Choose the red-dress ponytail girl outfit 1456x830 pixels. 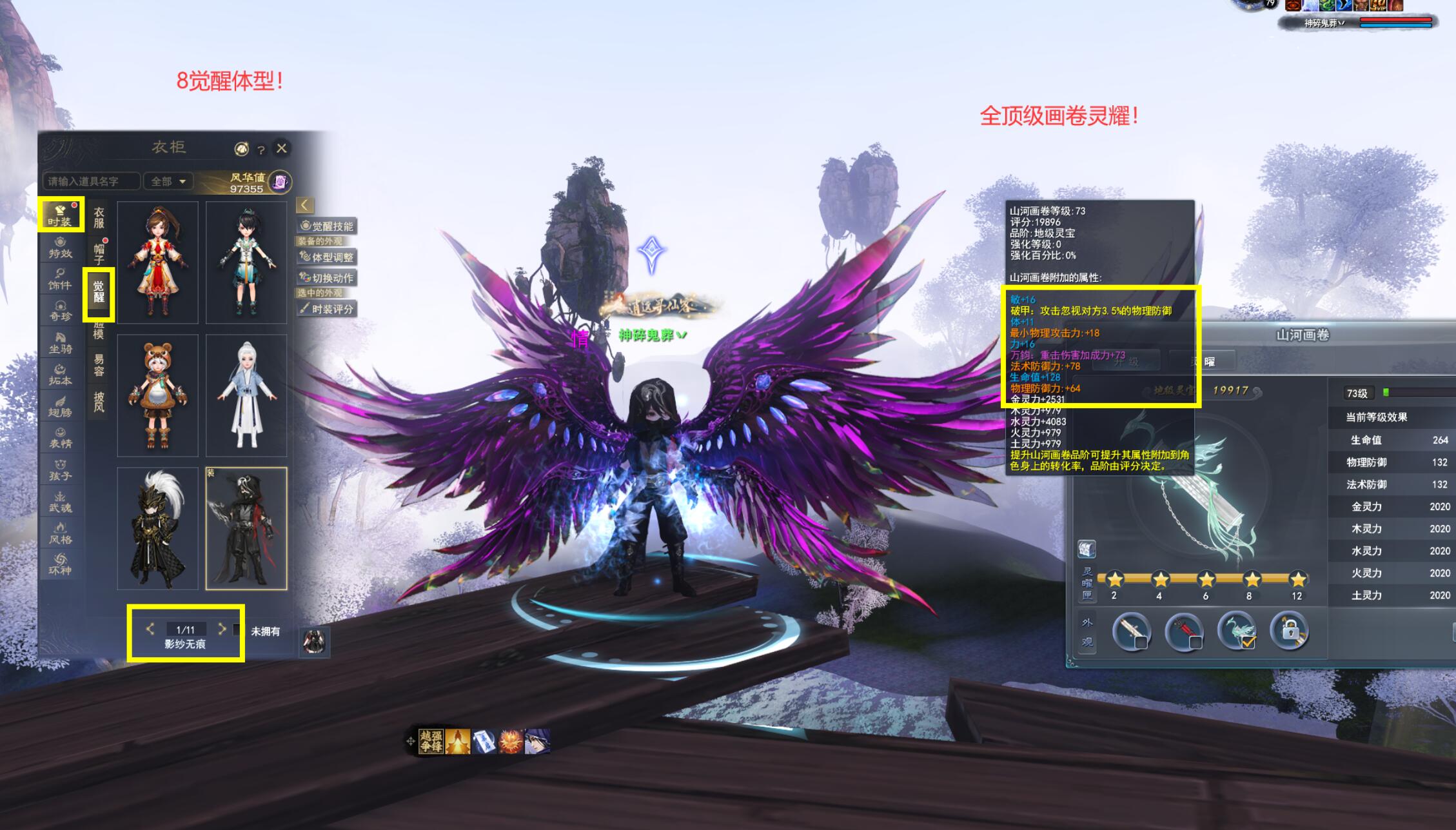coord(158,262)
